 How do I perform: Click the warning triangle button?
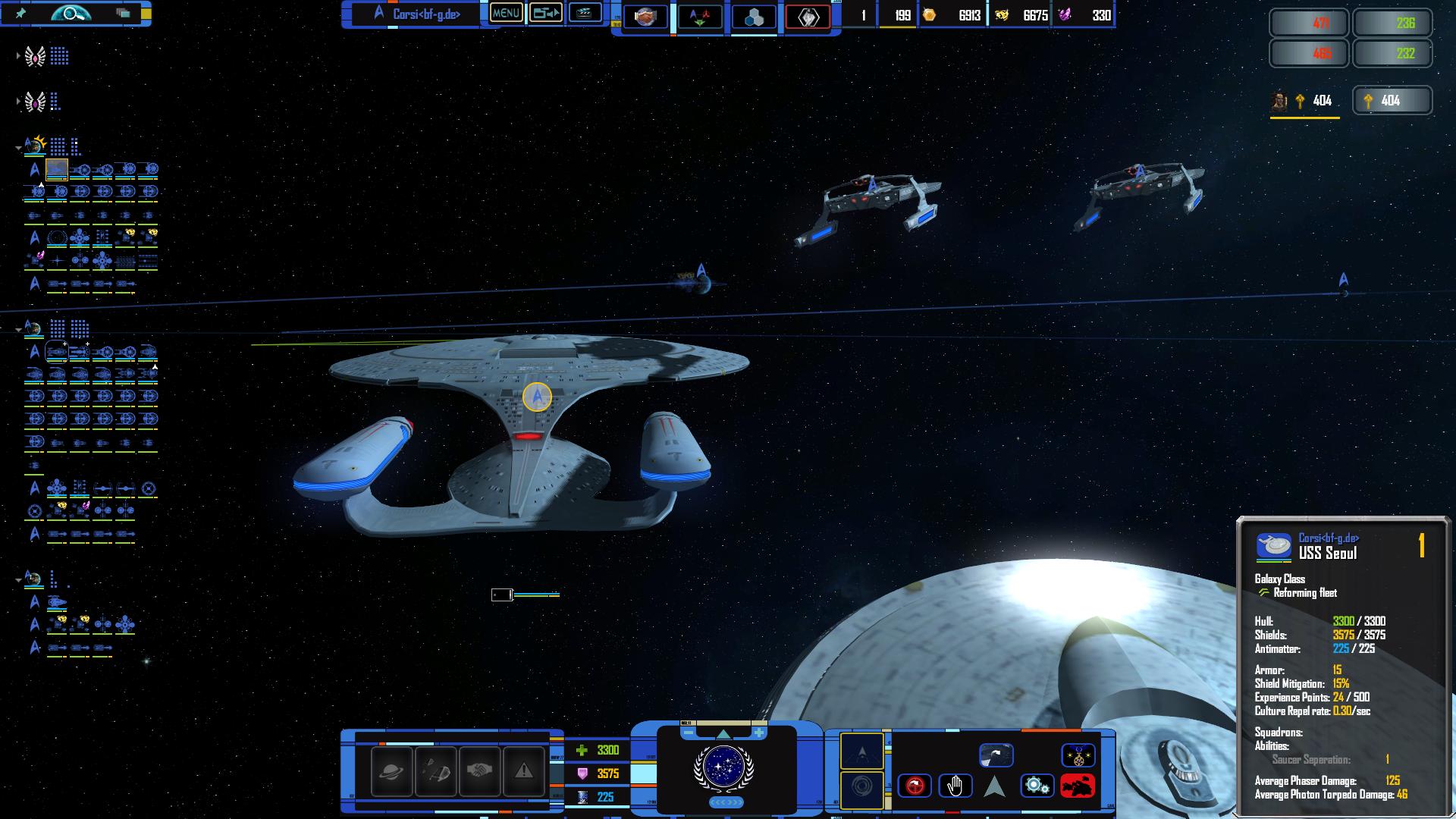click(523, 770)
